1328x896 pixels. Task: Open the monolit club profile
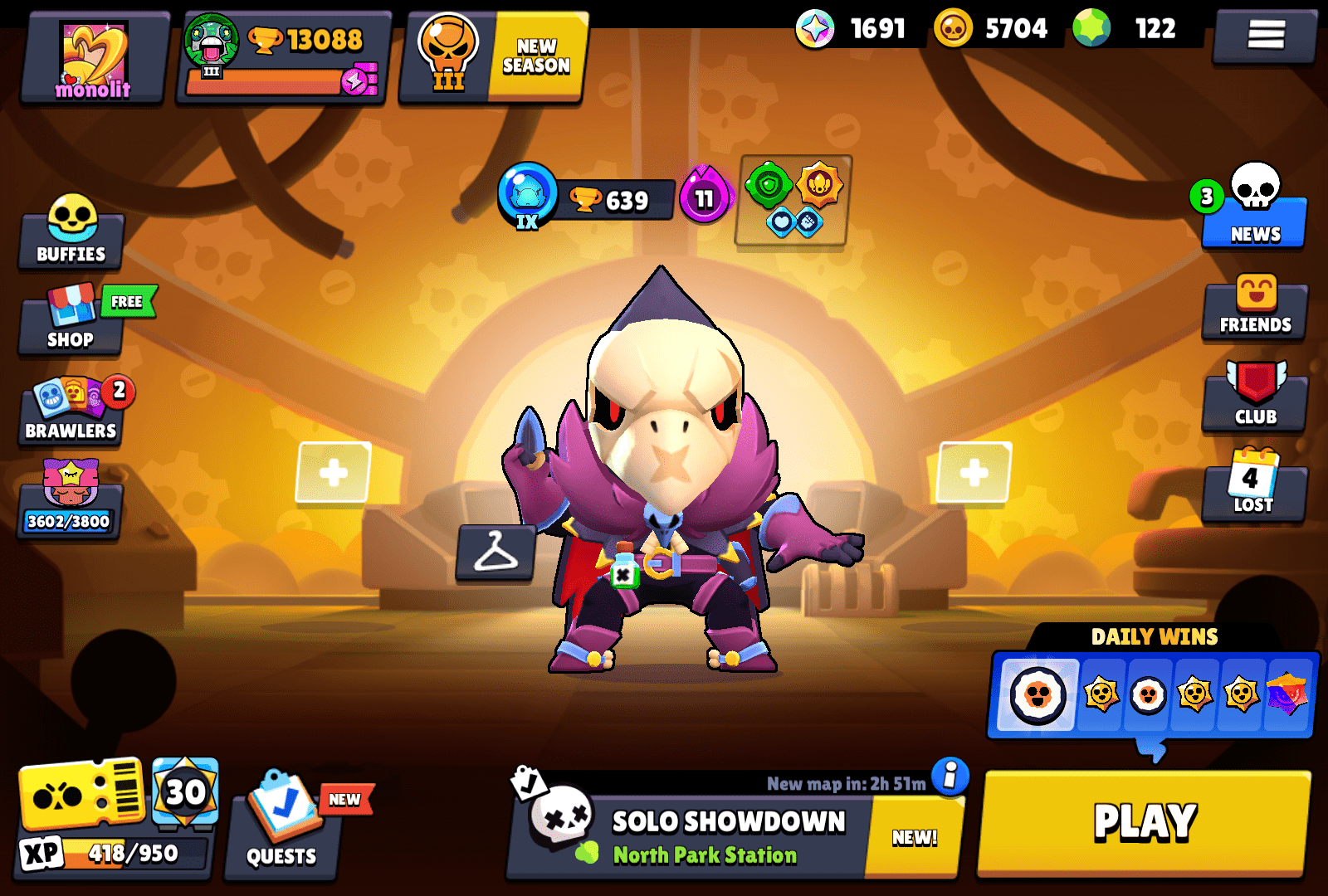pos(94,56)
